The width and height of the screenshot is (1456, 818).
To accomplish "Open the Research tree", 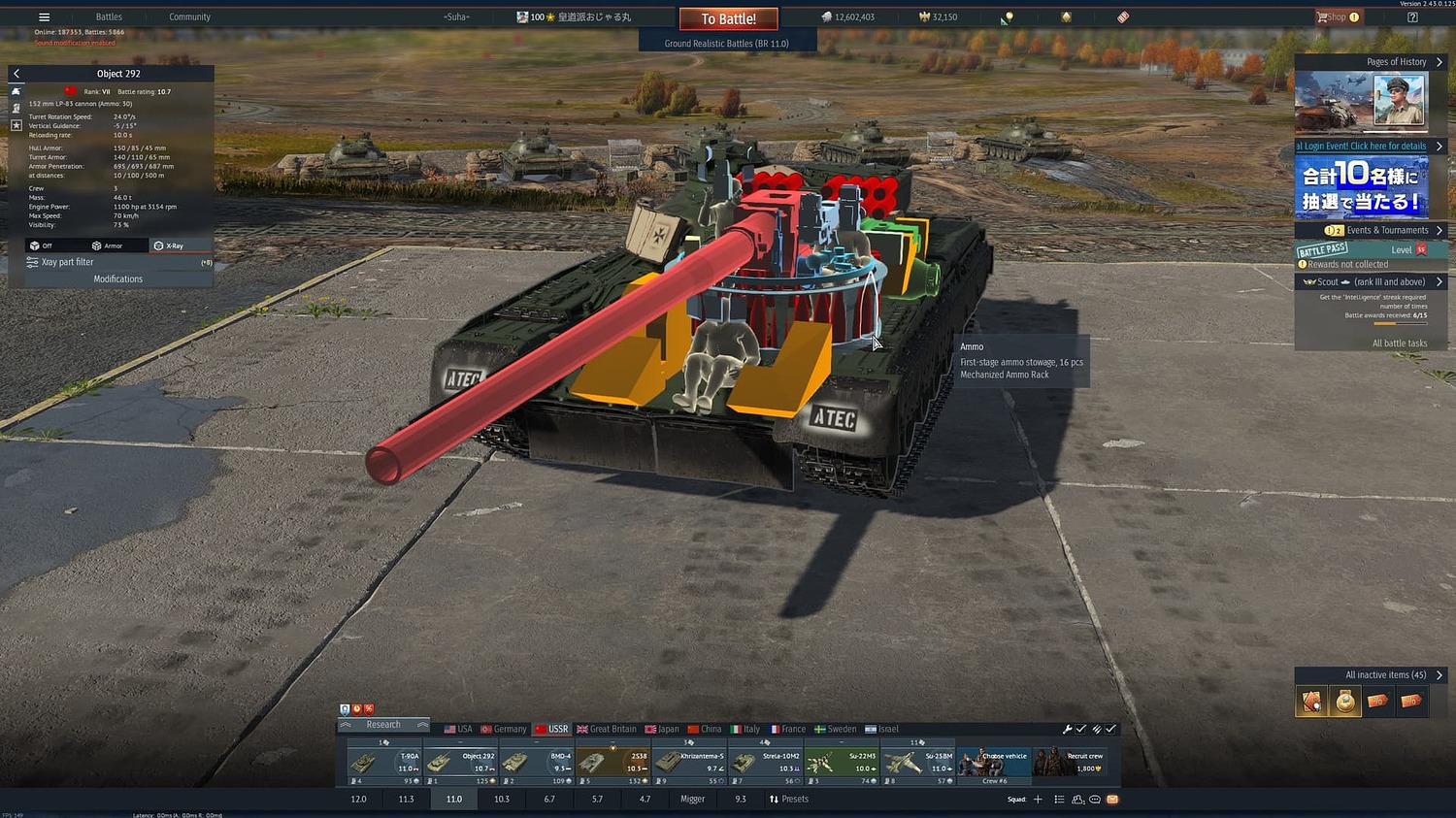I will point(383,725).
